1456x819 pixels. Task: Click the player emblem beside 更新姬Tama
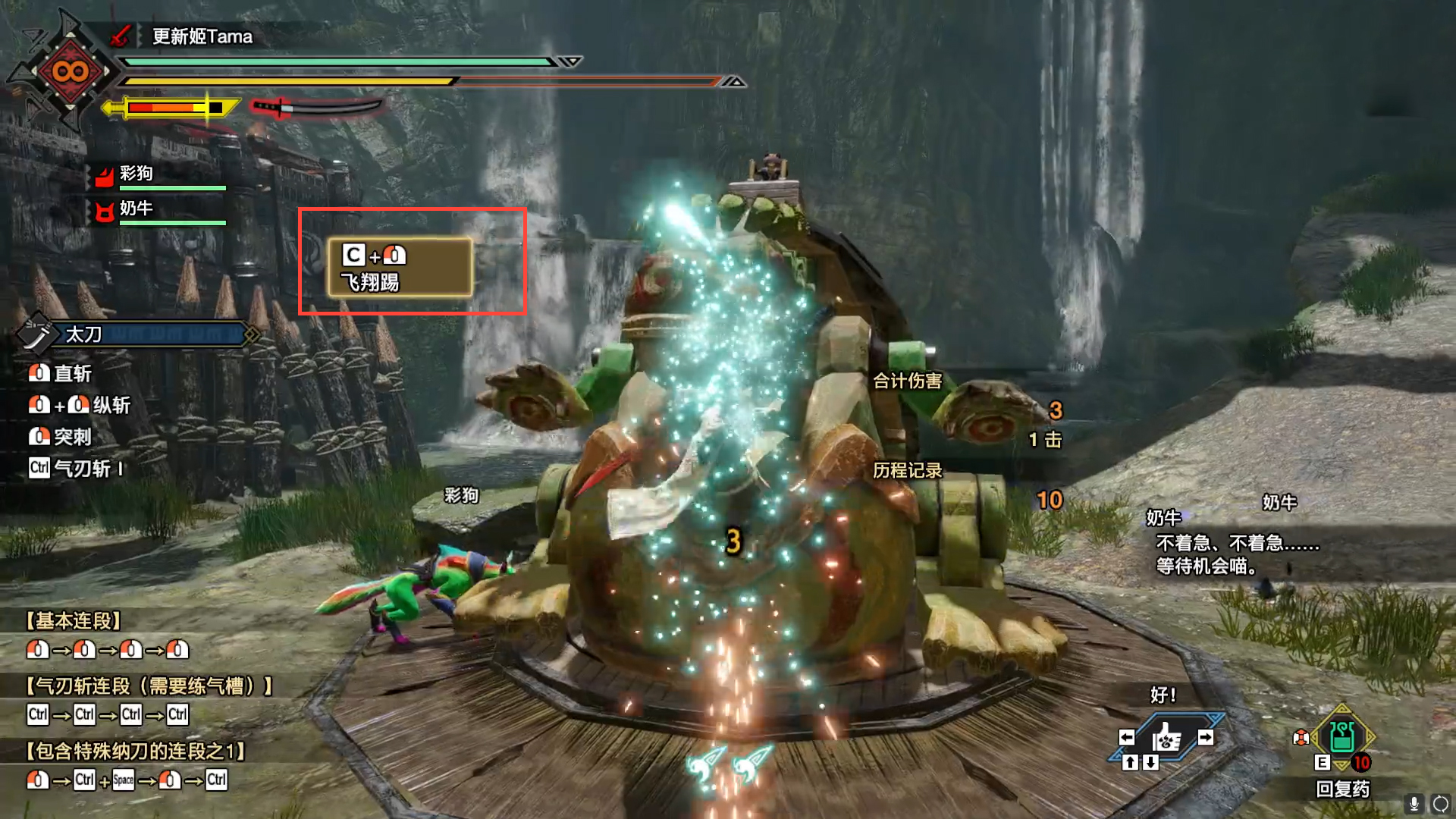pyautogui.click(x=70, y=72)
